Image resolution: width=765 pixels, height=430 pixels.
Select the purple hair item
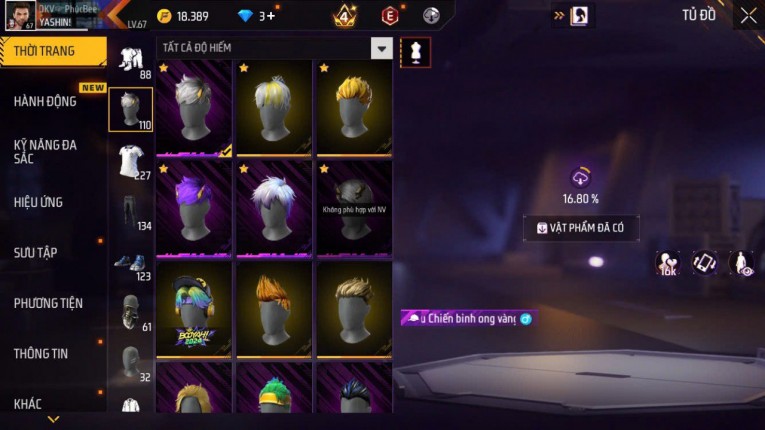click(193, 206)
